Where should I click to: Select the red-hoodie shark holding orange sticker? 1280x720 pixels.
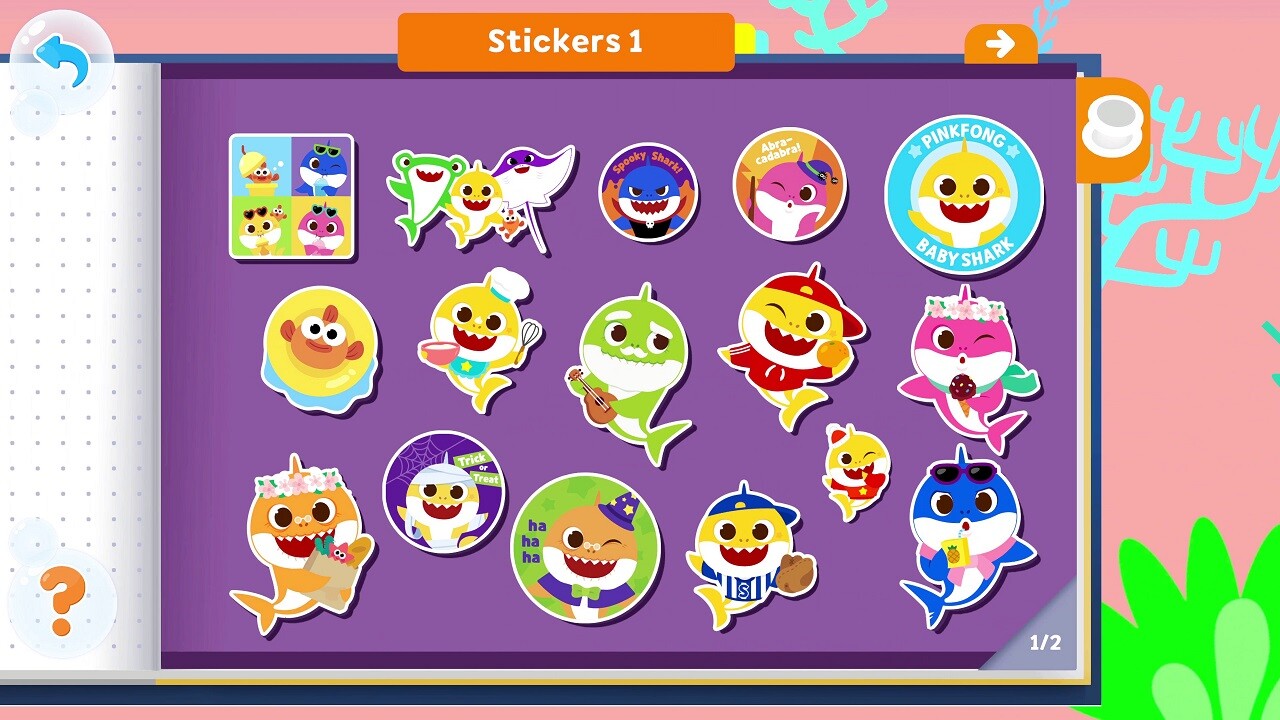790,345
